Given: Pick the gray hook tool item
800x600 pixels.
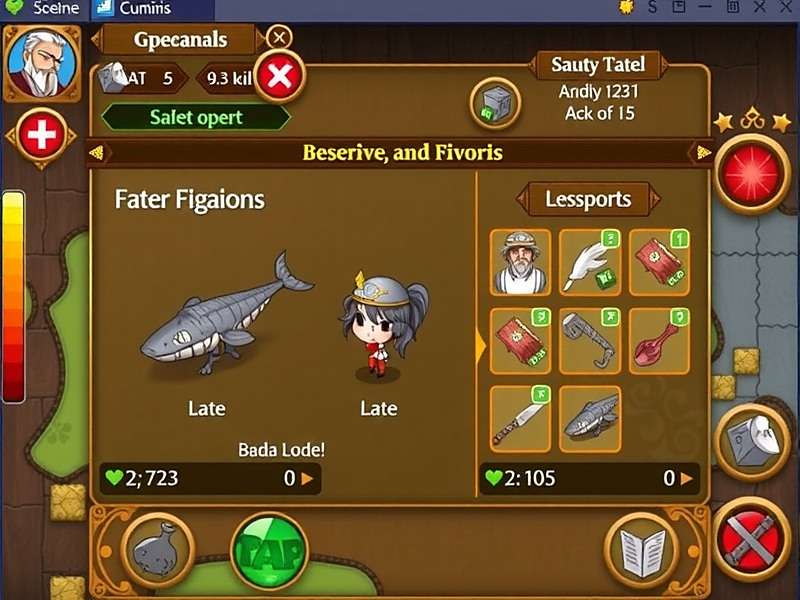Looking at the screenshot, I should (590, 340).
